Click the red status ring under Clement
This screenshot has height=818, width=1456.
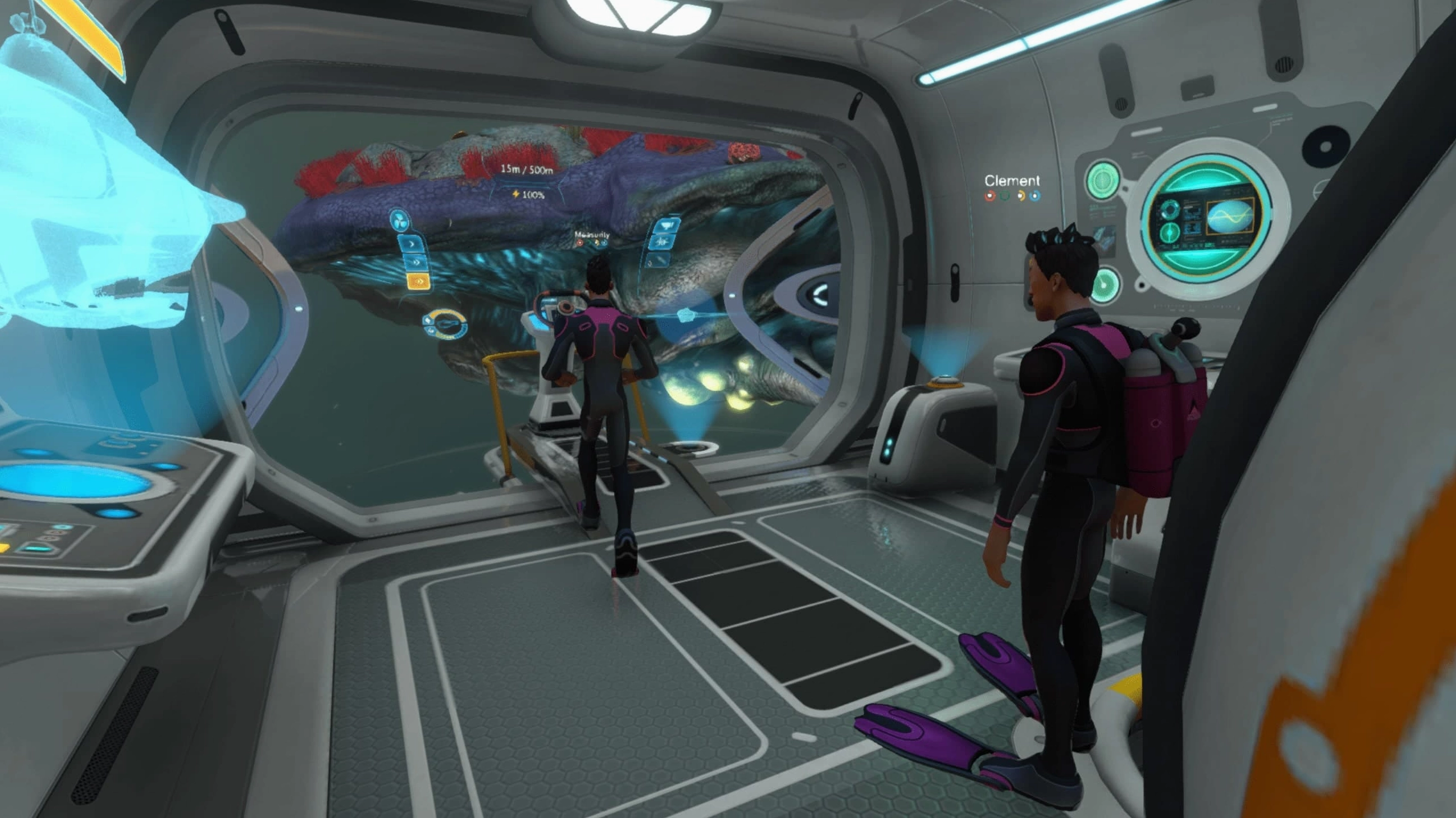(990, 195)
